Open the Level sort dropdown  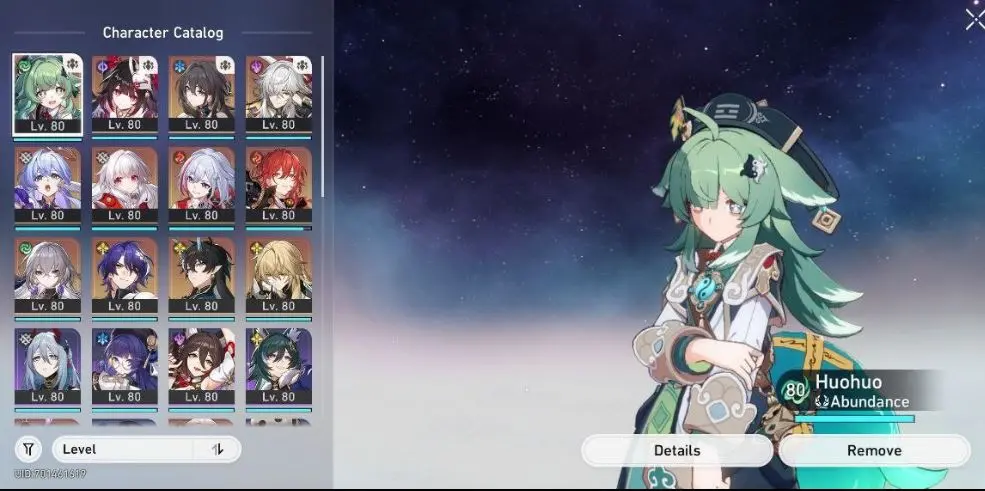[x=130, y=449]
